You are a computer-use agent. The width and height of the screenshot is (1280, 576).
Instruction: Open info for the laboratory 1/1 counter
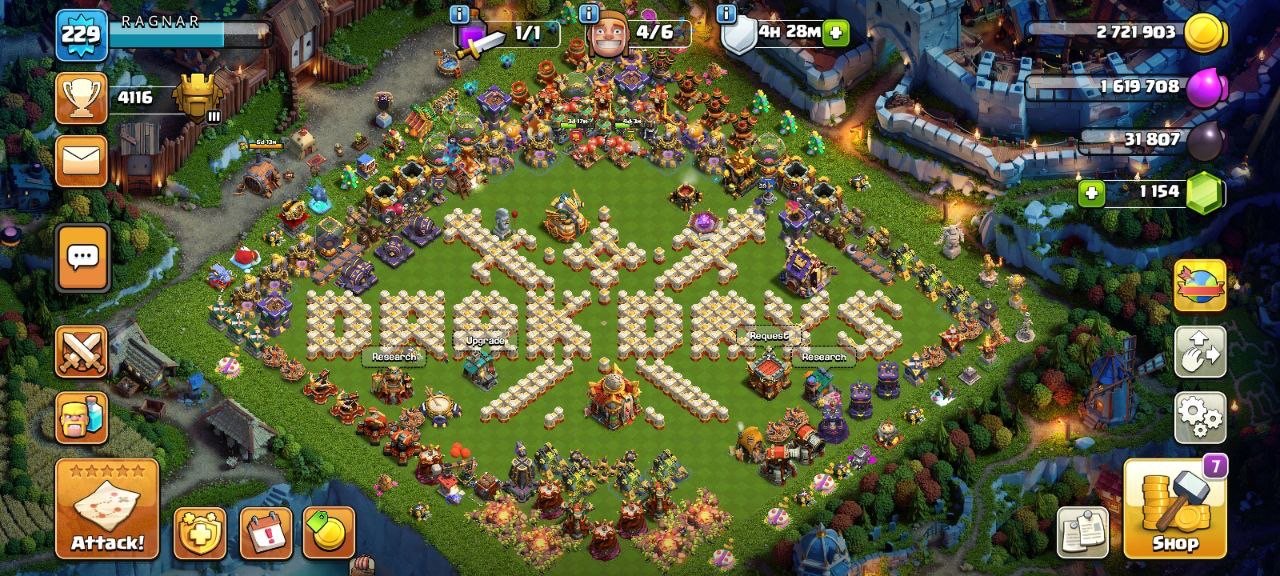459,14
